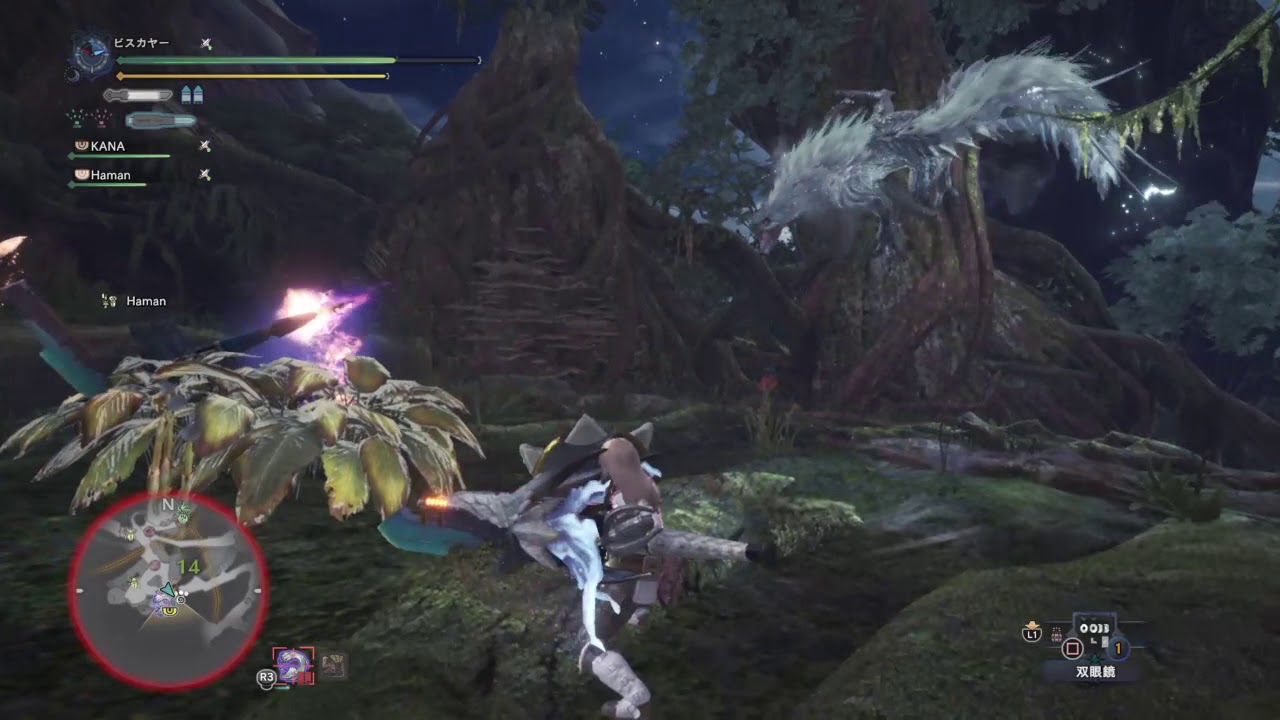1280x720 pixels.
Task: Click the green scoutfly marker on the minimap
Action: 185,513
